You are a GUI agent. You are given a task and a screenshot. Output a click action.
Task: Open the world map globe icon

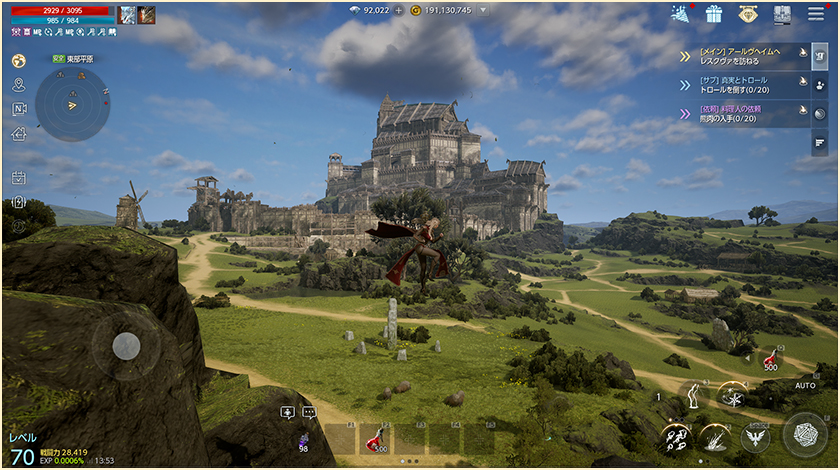(x=18, y=60)
